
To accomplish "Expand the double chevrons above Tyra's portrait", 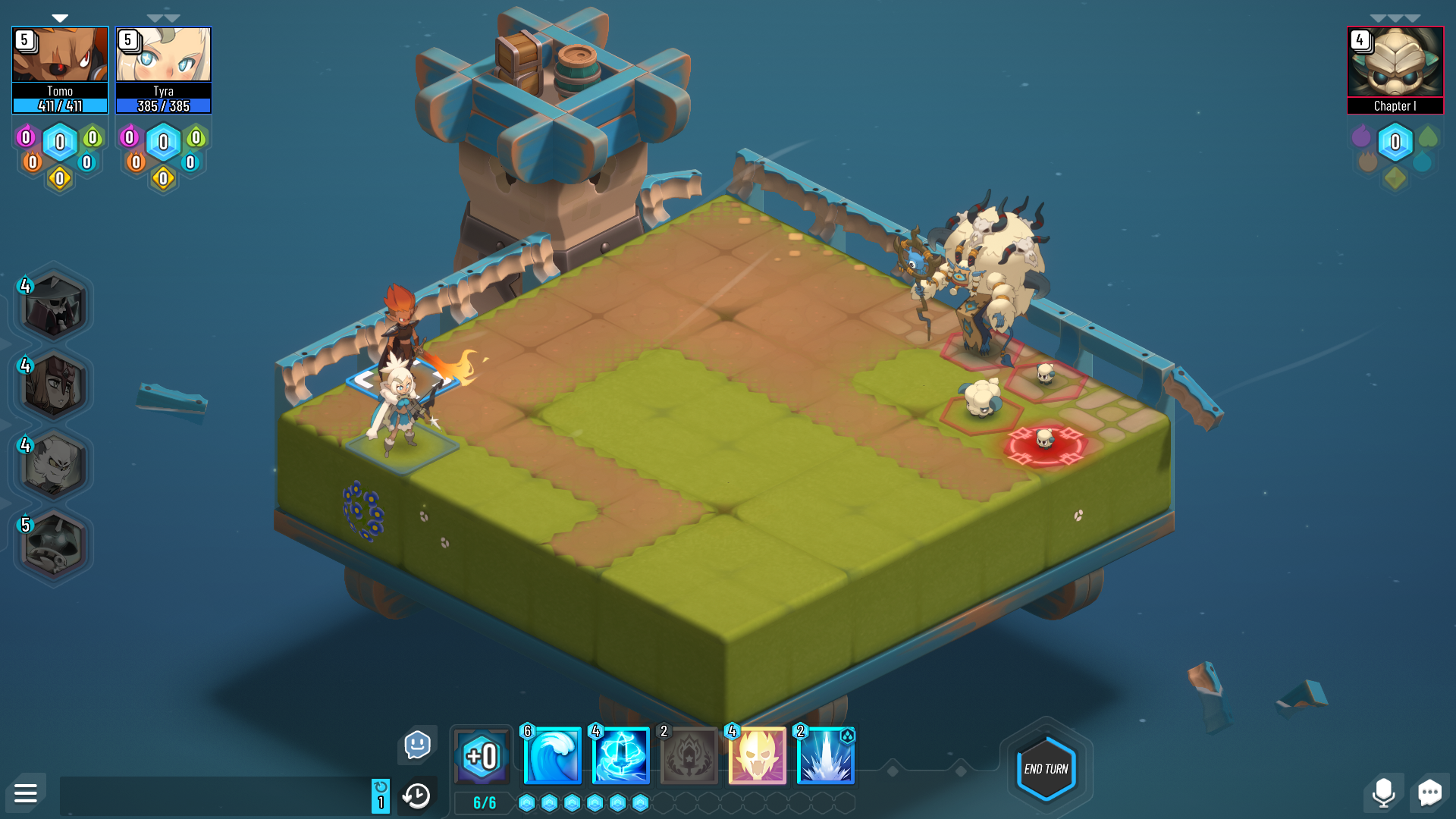I will [x=163, y=17].
